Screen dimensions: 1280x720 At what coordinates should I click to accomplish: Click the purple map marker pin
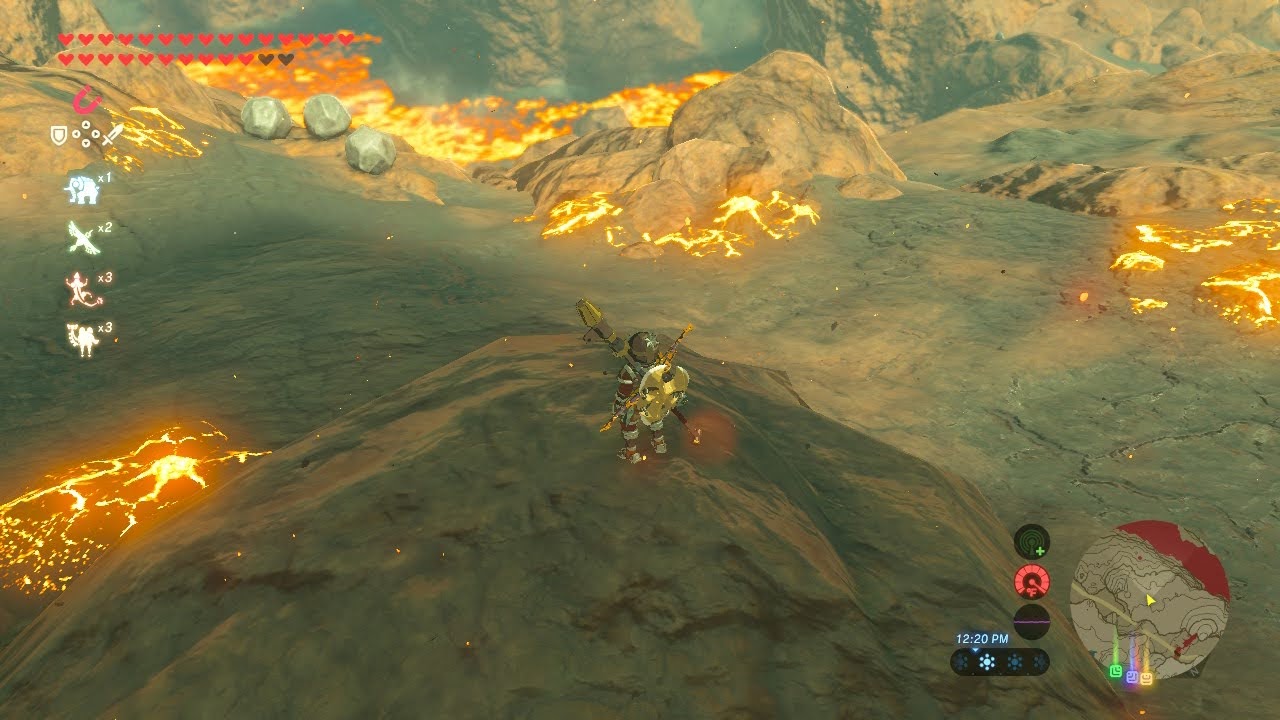click(x=1132, y=676)
